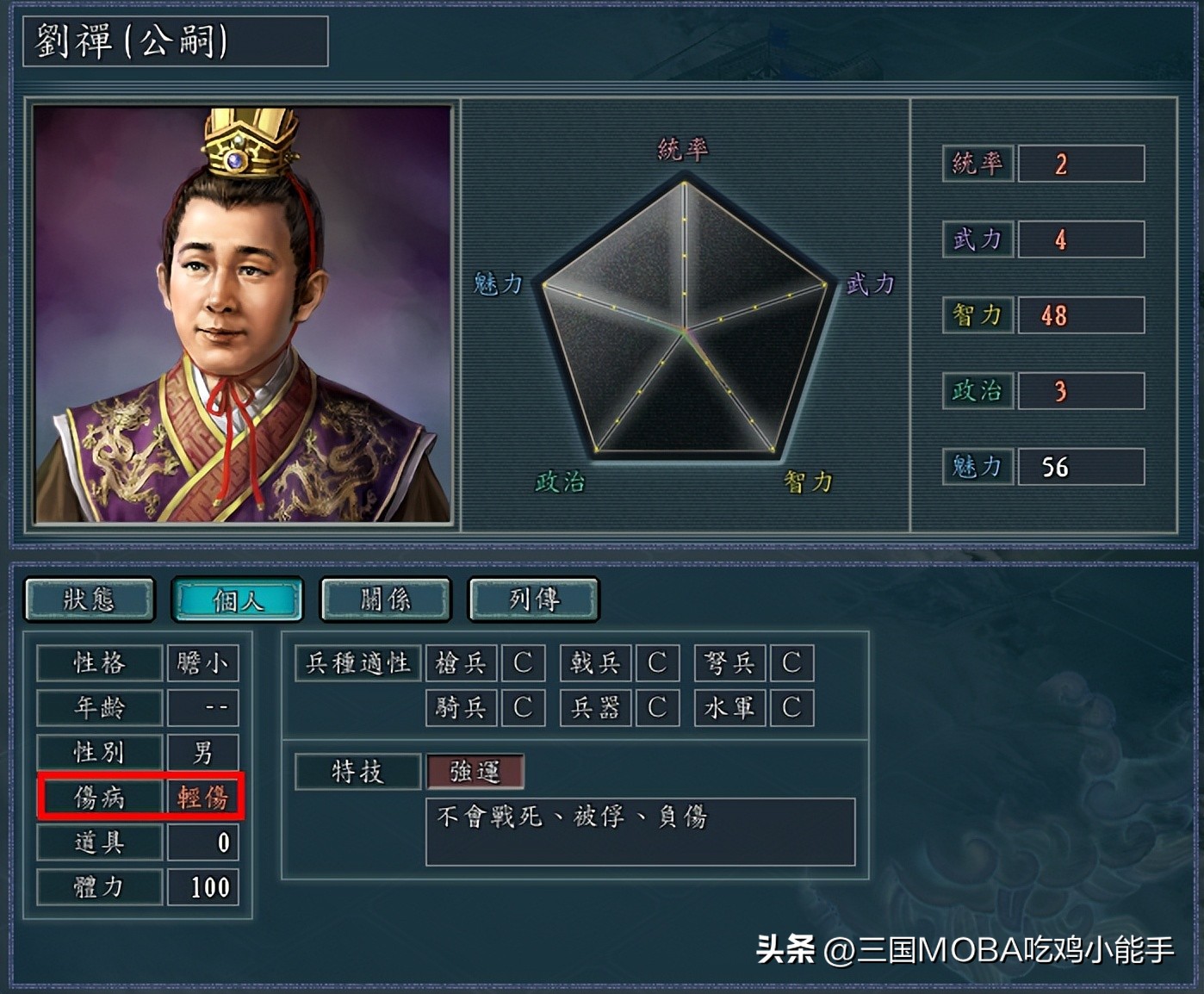Toggle the 槍兵 aptitude rank C

coord(523,663)
